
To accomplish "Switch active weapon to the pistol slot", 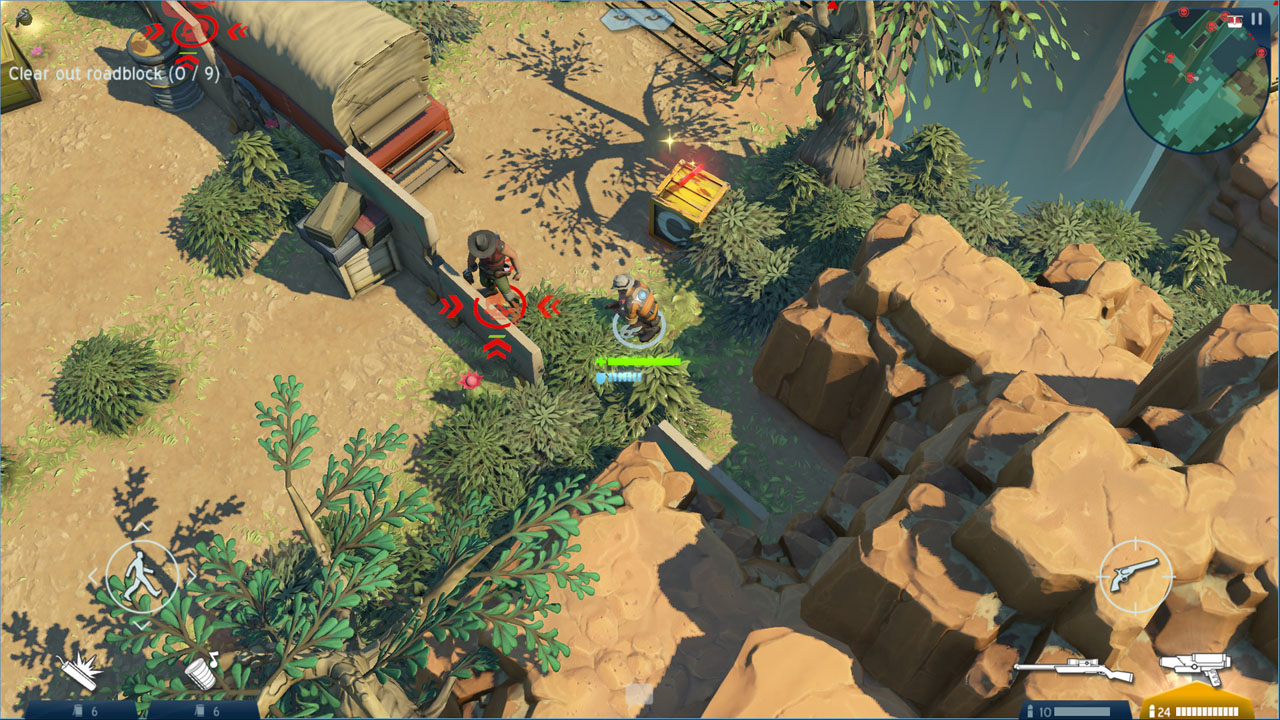I will [1135, 575].
